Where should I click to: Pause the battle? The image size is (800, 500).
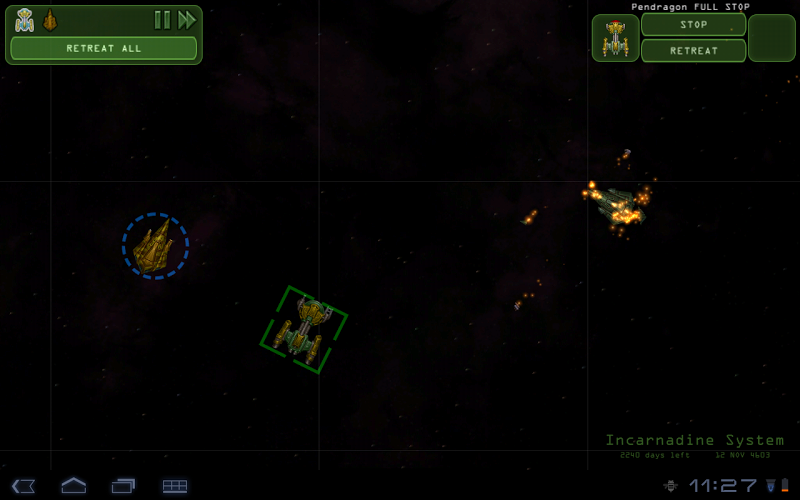161,20
